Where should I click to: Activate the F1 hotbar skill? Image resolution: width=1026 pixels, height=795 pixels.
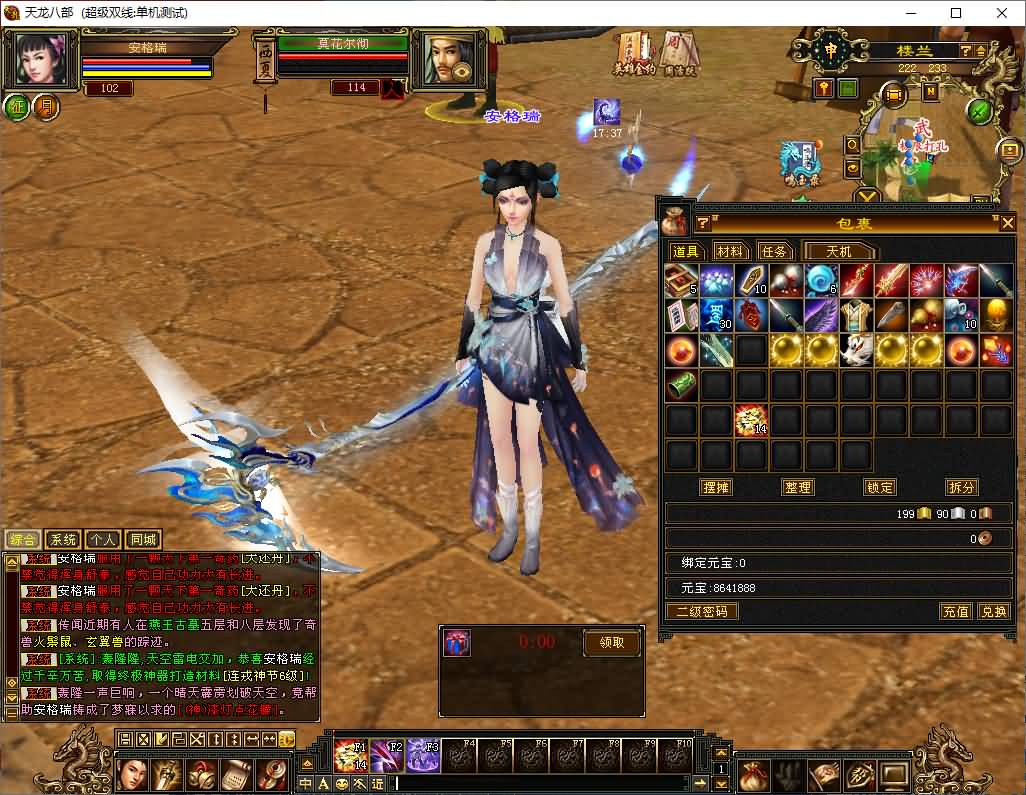(x=350, y=753)
